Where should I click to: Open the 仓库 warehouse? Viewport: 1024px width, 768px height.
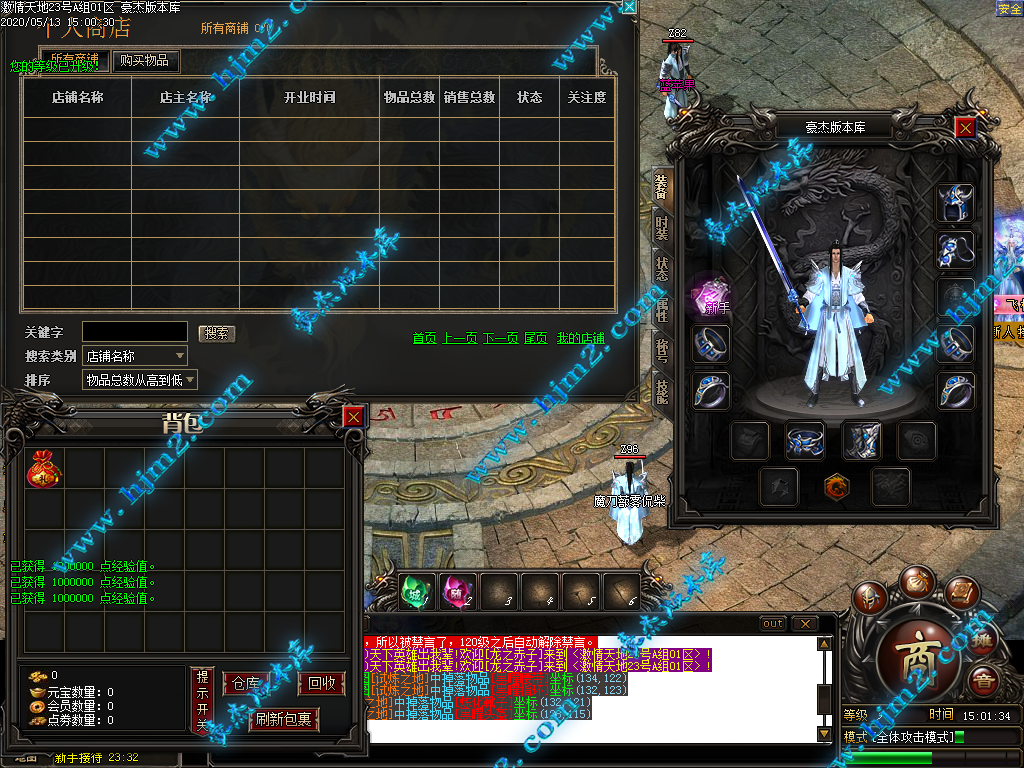click(x=246, y=684)
